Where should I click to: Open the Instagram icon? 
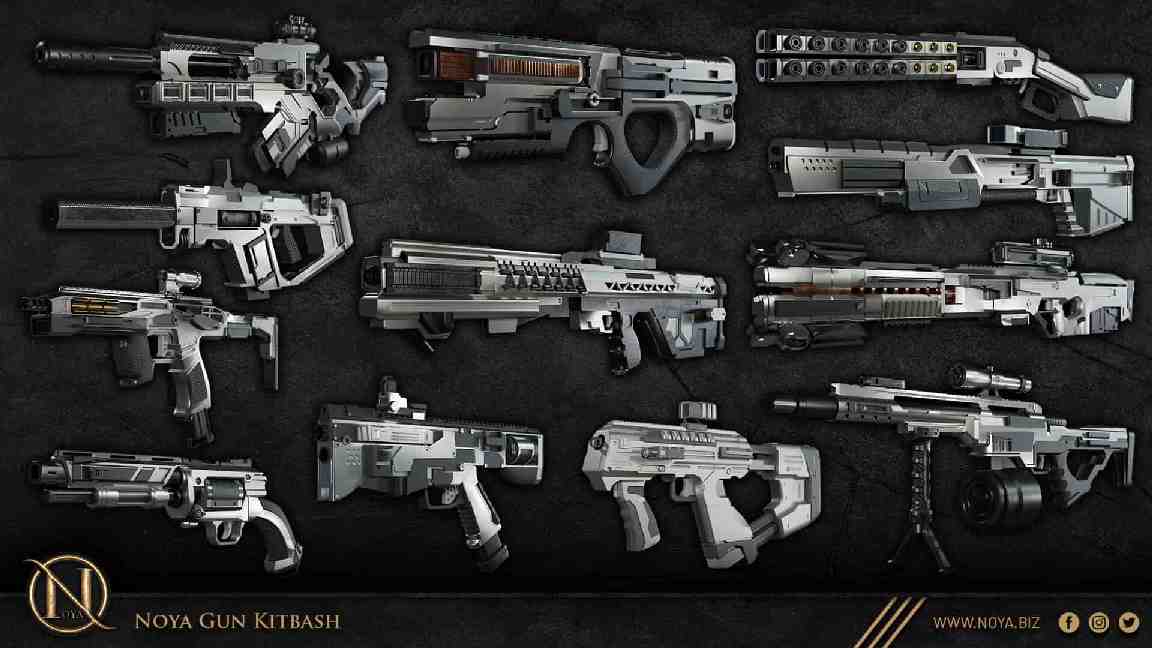coord(1099,623)
